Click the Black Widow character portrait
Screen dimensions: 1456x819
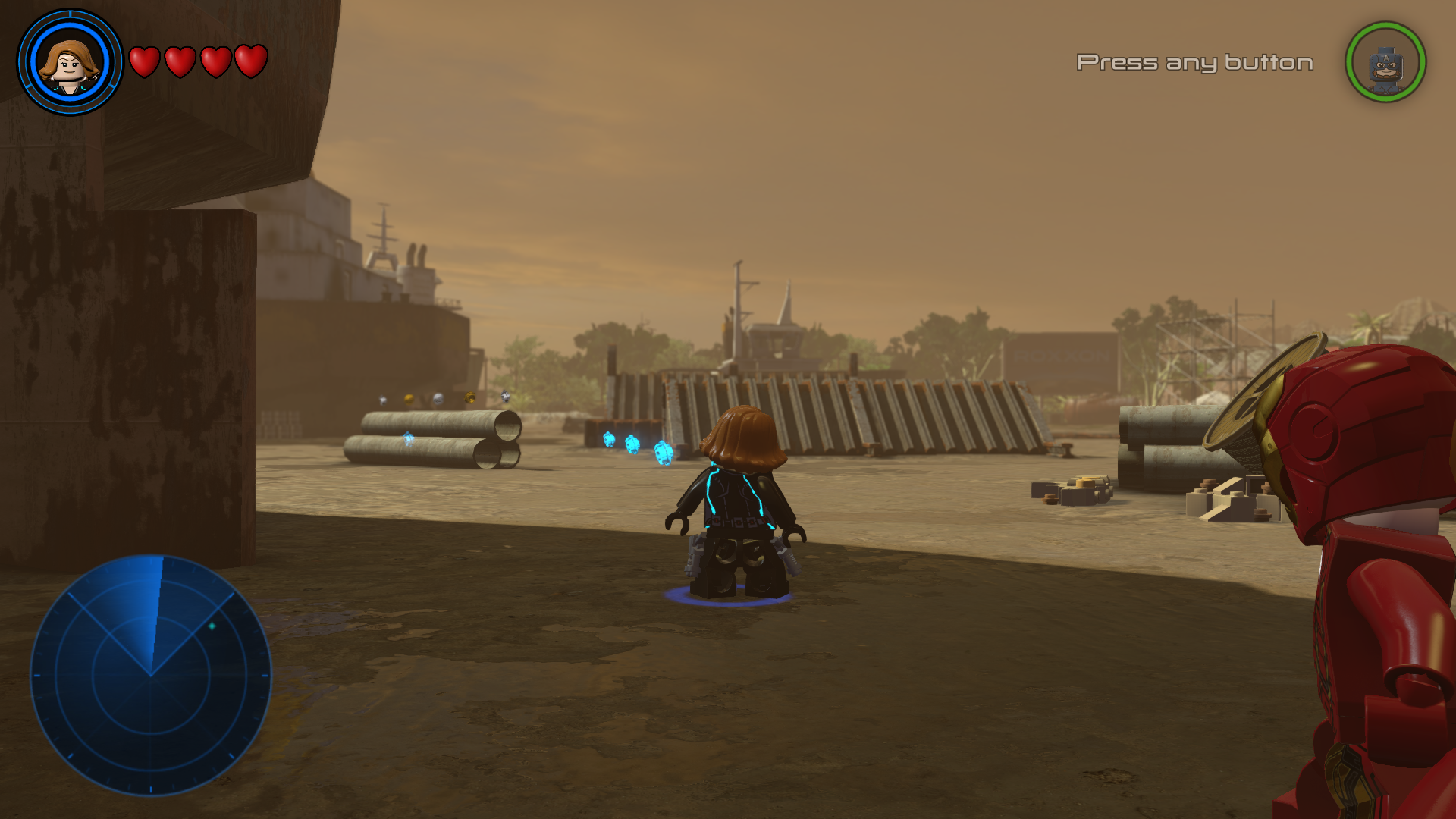70,63
